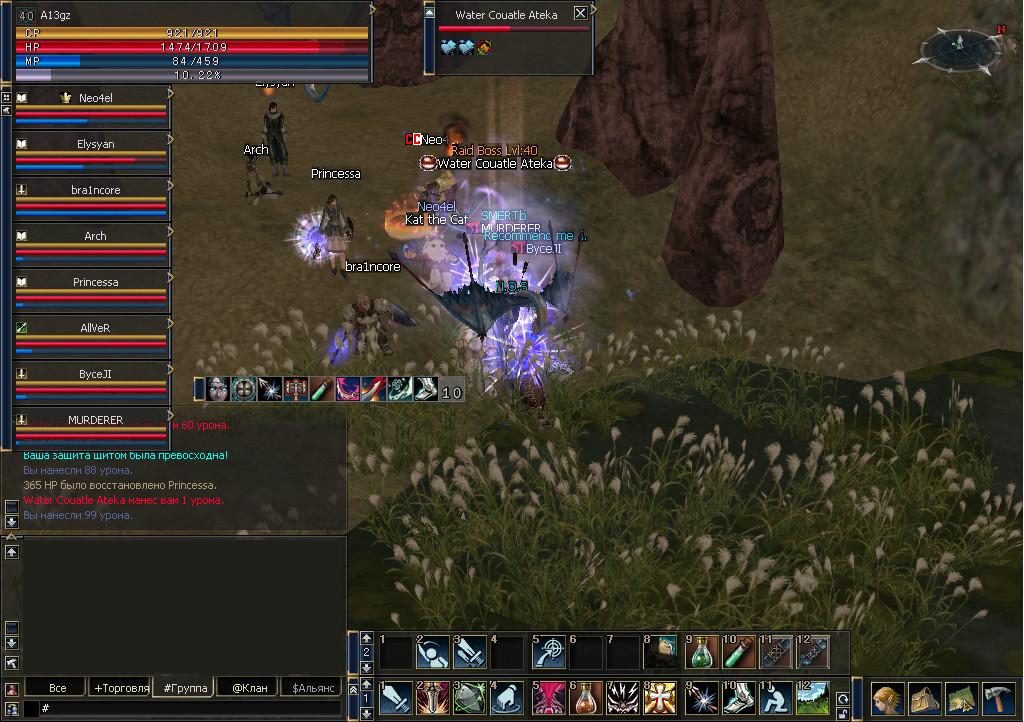1024x722 pixels.
Task: Use the sword attack skill in slot 1
Action: (x=395, y=697)
